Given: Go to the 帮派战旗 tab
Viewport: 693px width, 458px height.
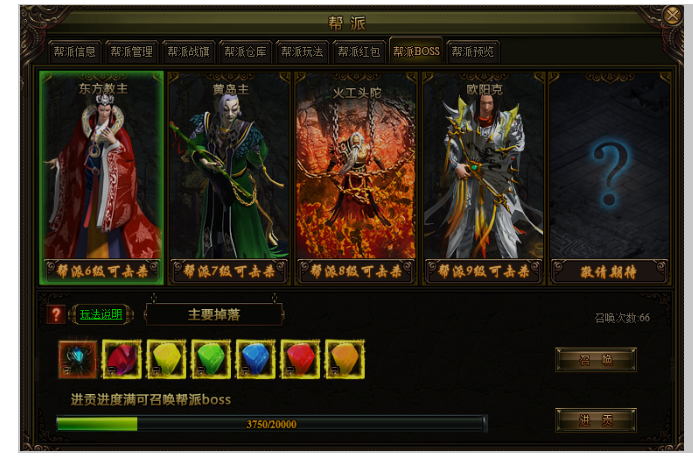Looking at the screenshot, I should 188,52.
